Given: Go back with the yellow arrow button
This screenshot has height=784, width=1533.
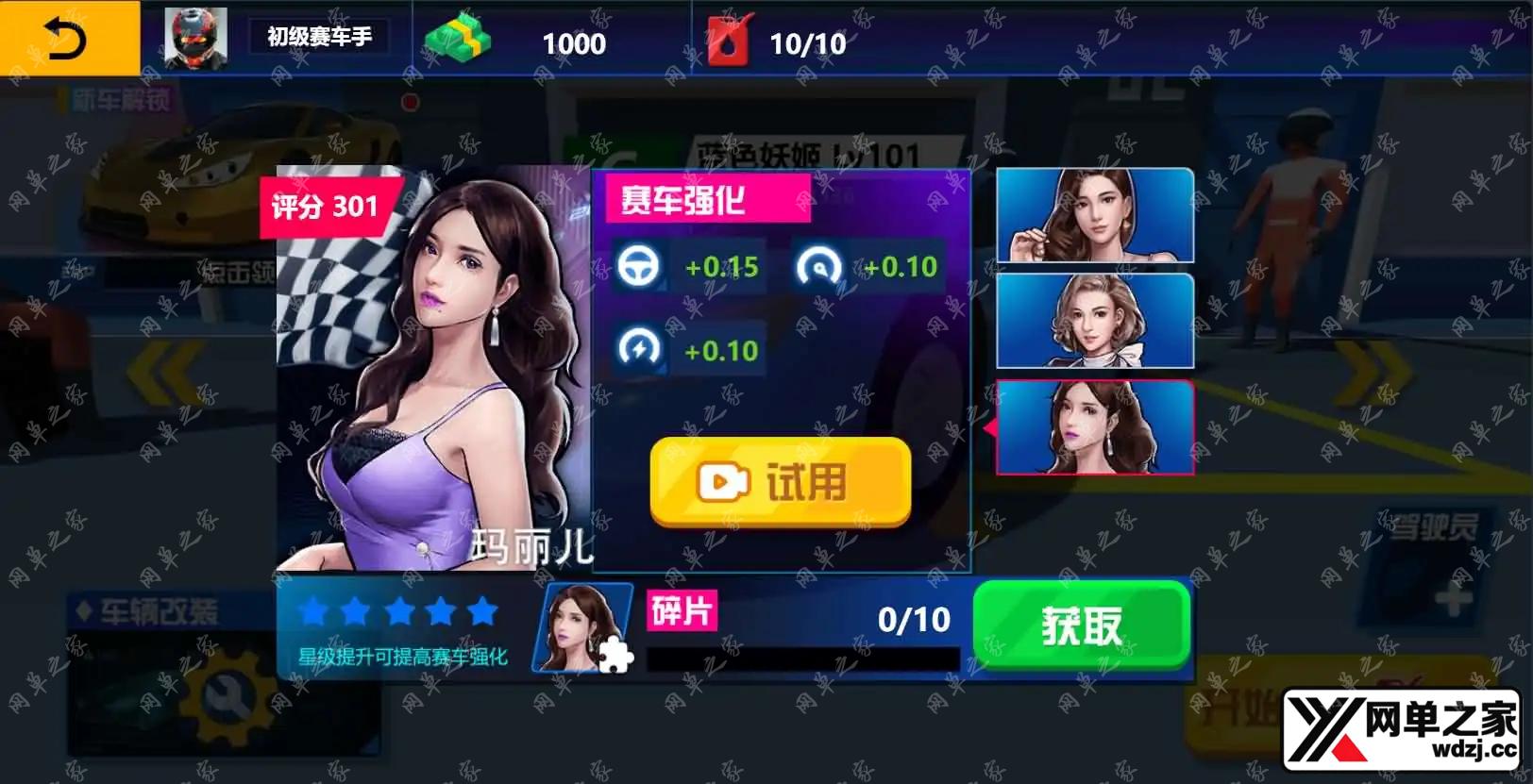Looking at the screenshot, I should tap(68, 39).
